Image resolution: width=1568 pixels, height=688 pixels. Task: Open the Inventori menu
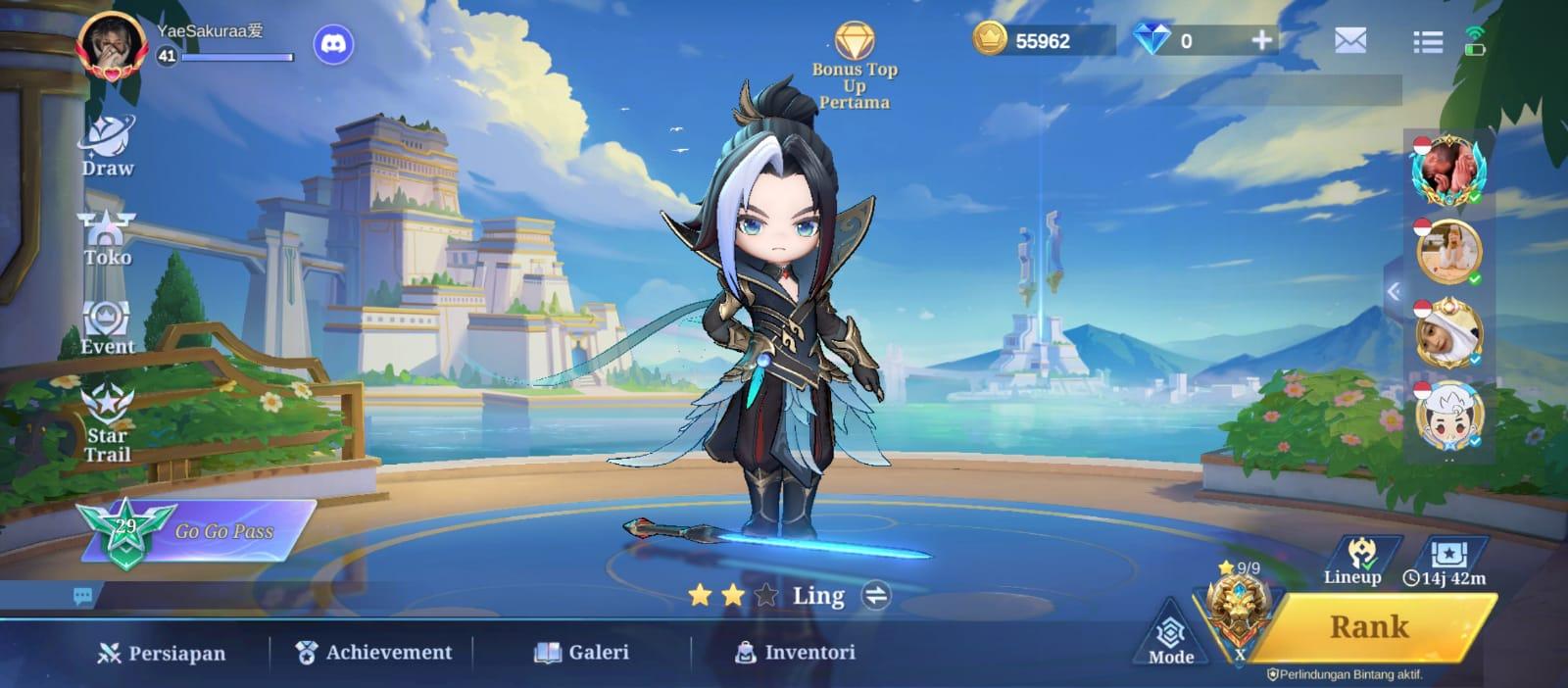coord(795,652)
